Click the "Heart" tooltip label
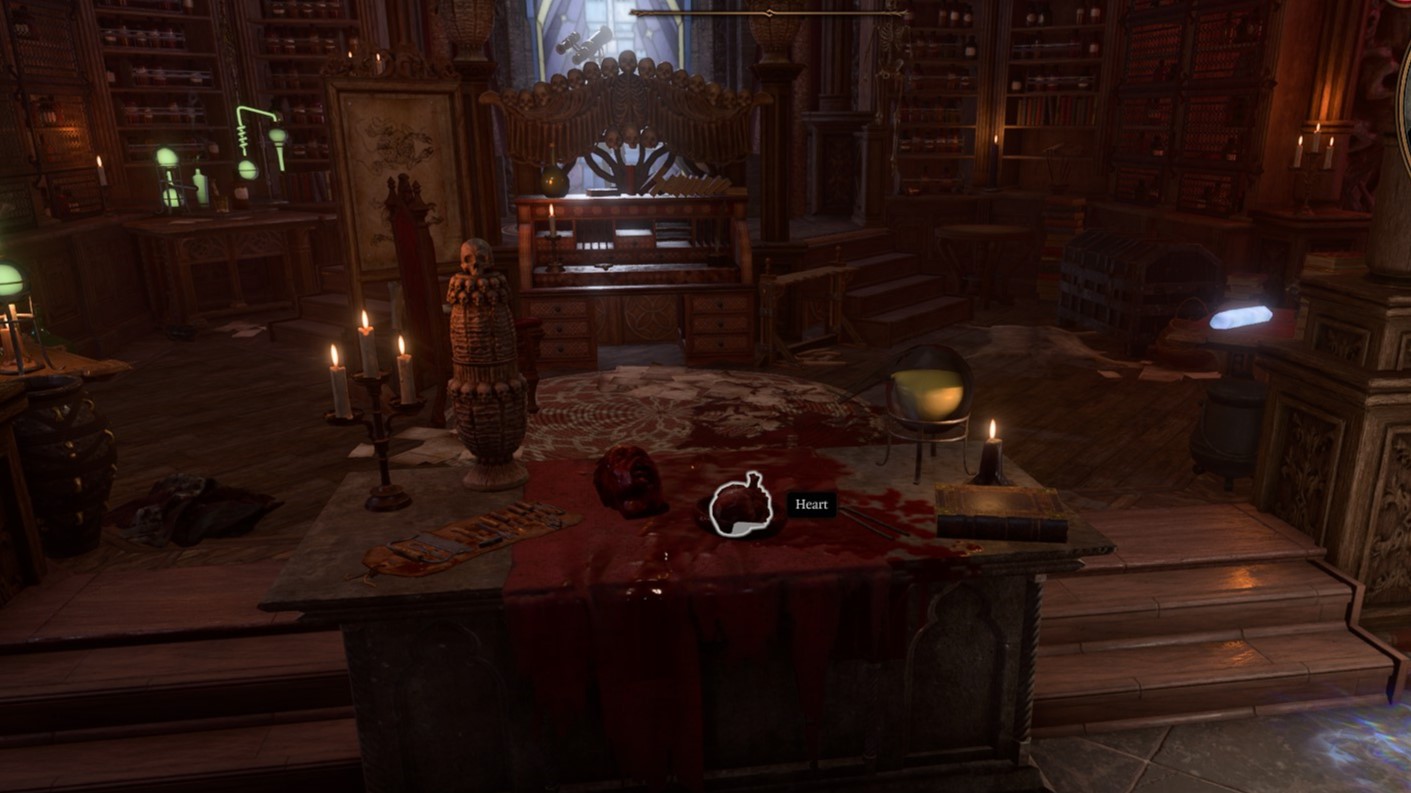The width and height of the screenshot is (1411, 793). (811, 505)
